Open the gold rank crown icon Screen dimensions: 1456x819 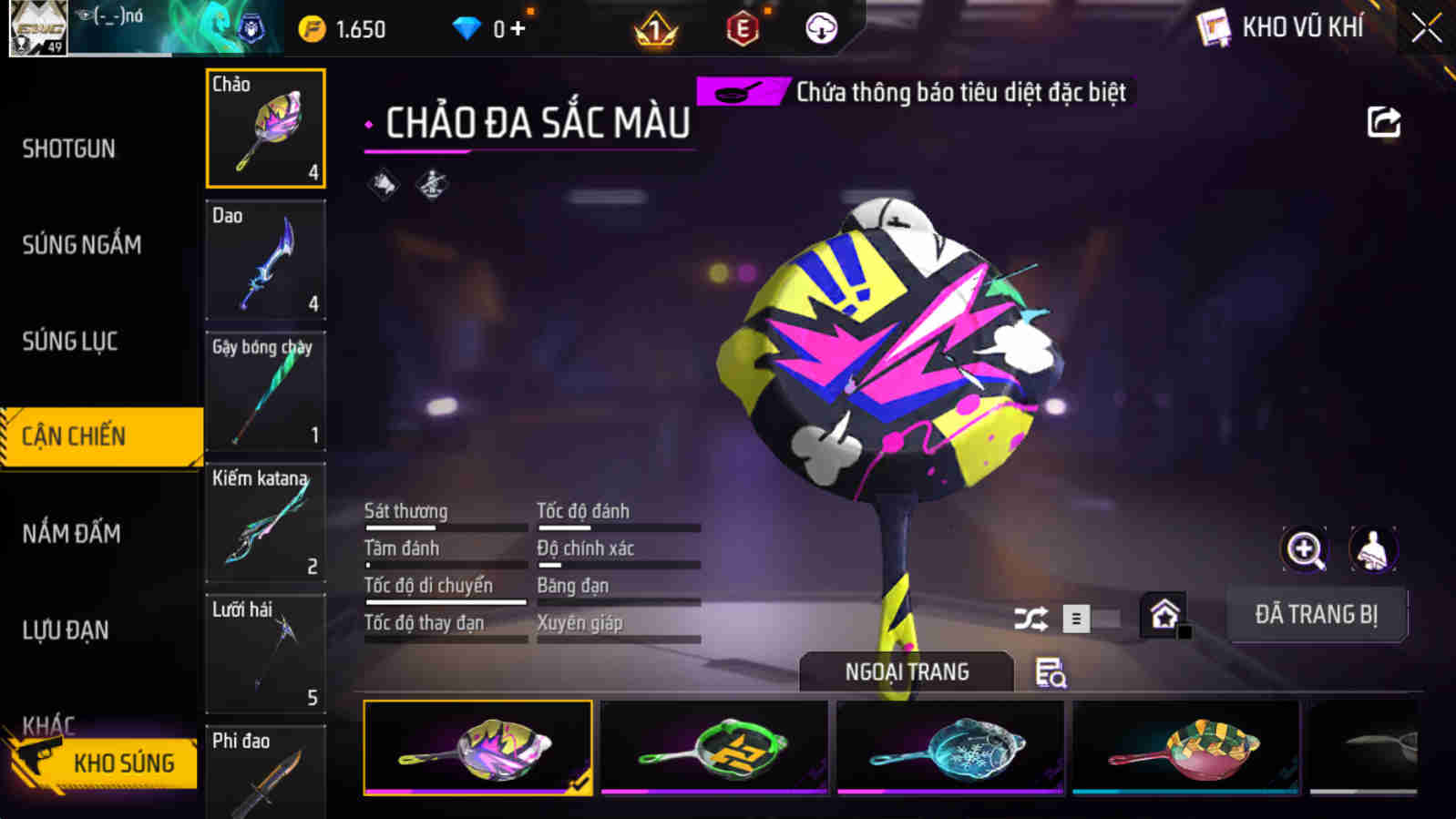655,27
